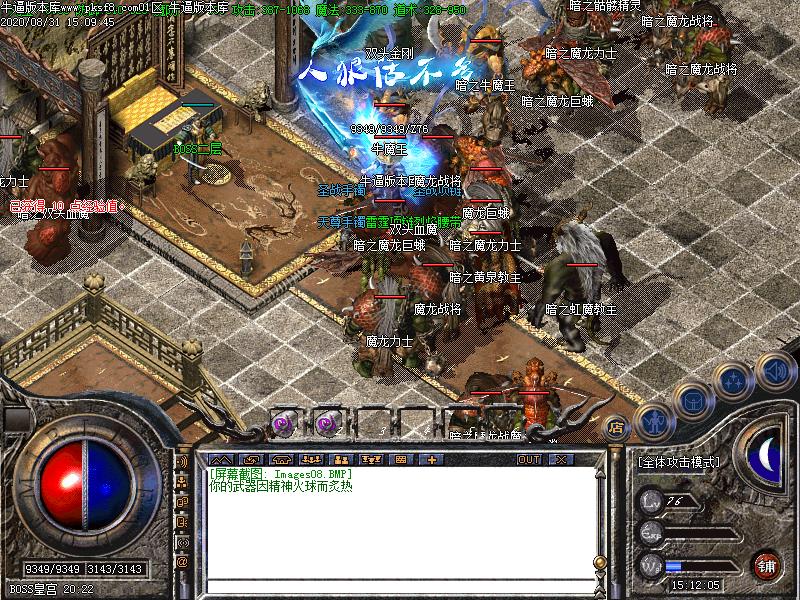Toggle the sound wave chat channel icon
Viewport: 800px width, 600px height.
click(x=183, y=464)
